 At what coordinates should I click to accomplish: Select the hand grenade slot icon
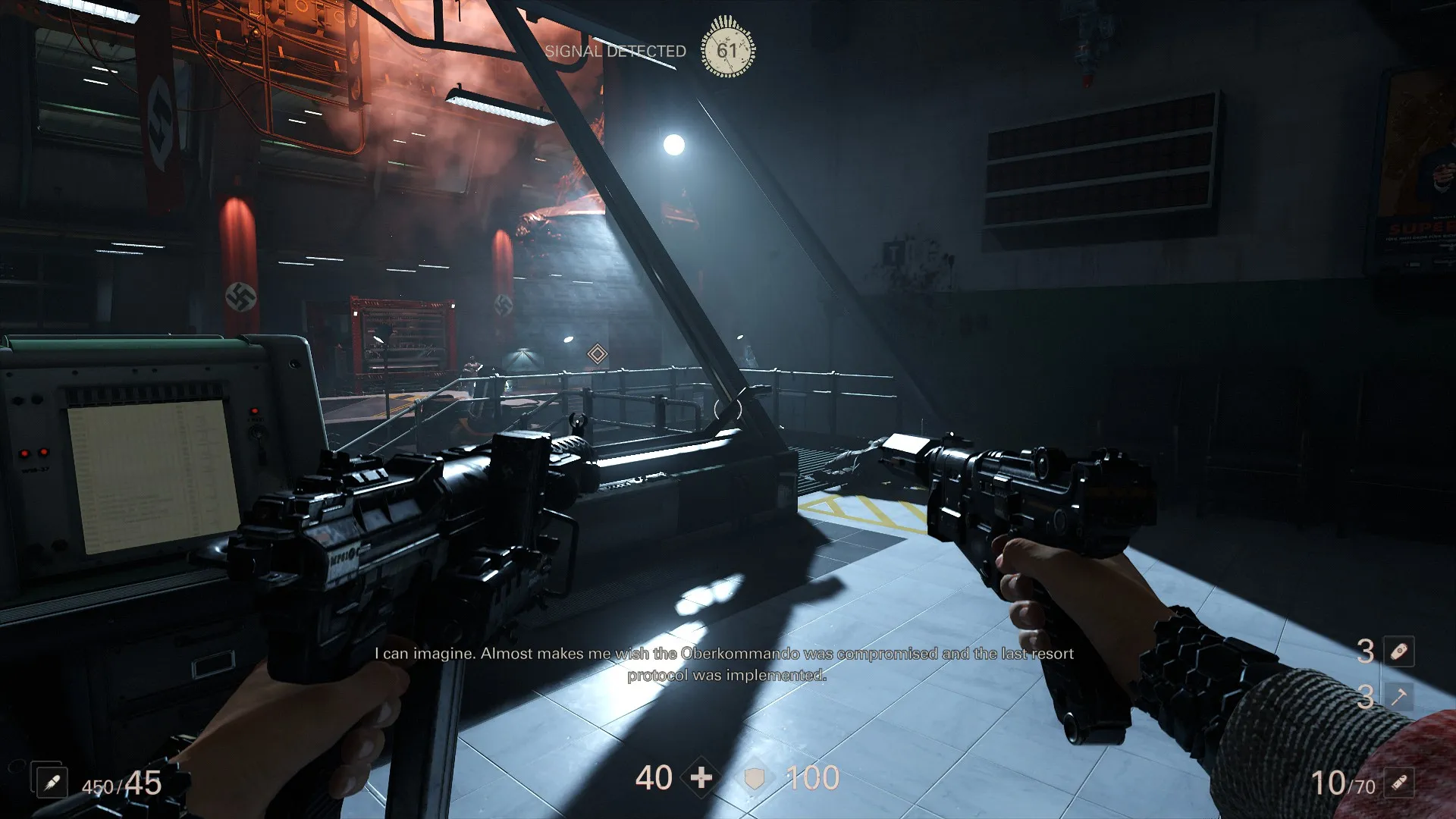(1399, 651)
